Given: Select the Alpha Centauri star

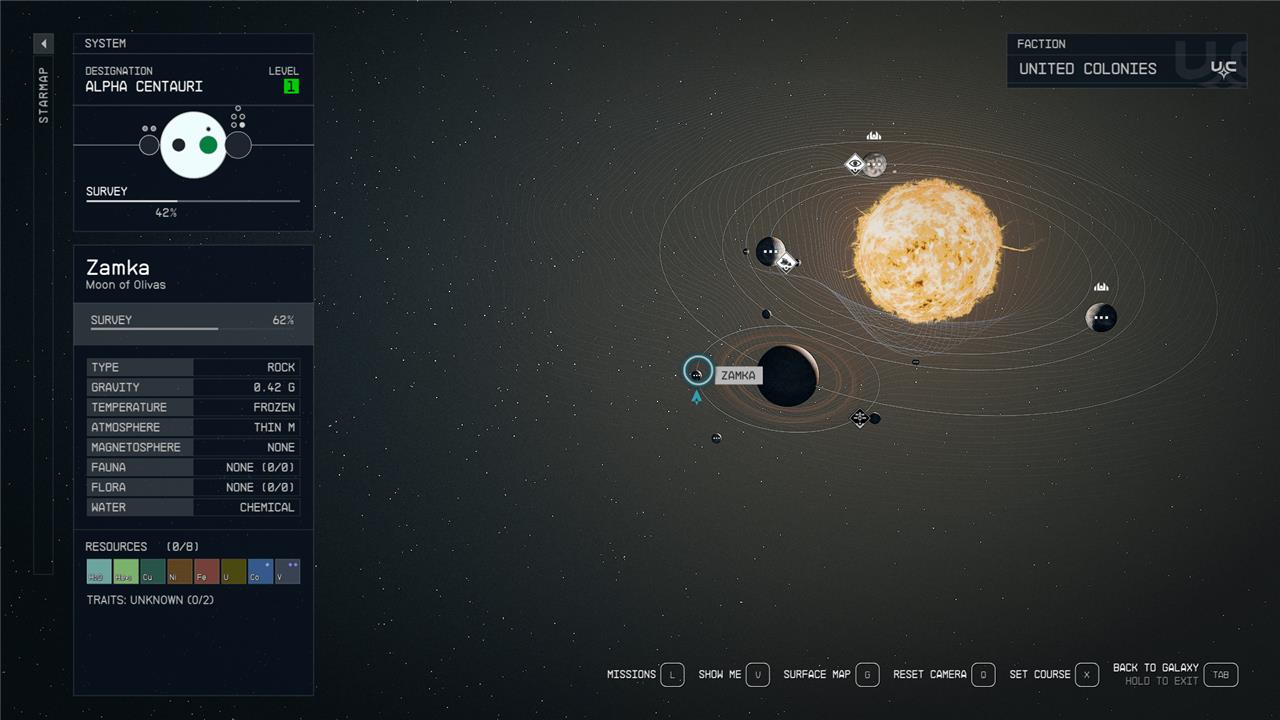Looking at the screenshot, I should (x=927, y=250).
